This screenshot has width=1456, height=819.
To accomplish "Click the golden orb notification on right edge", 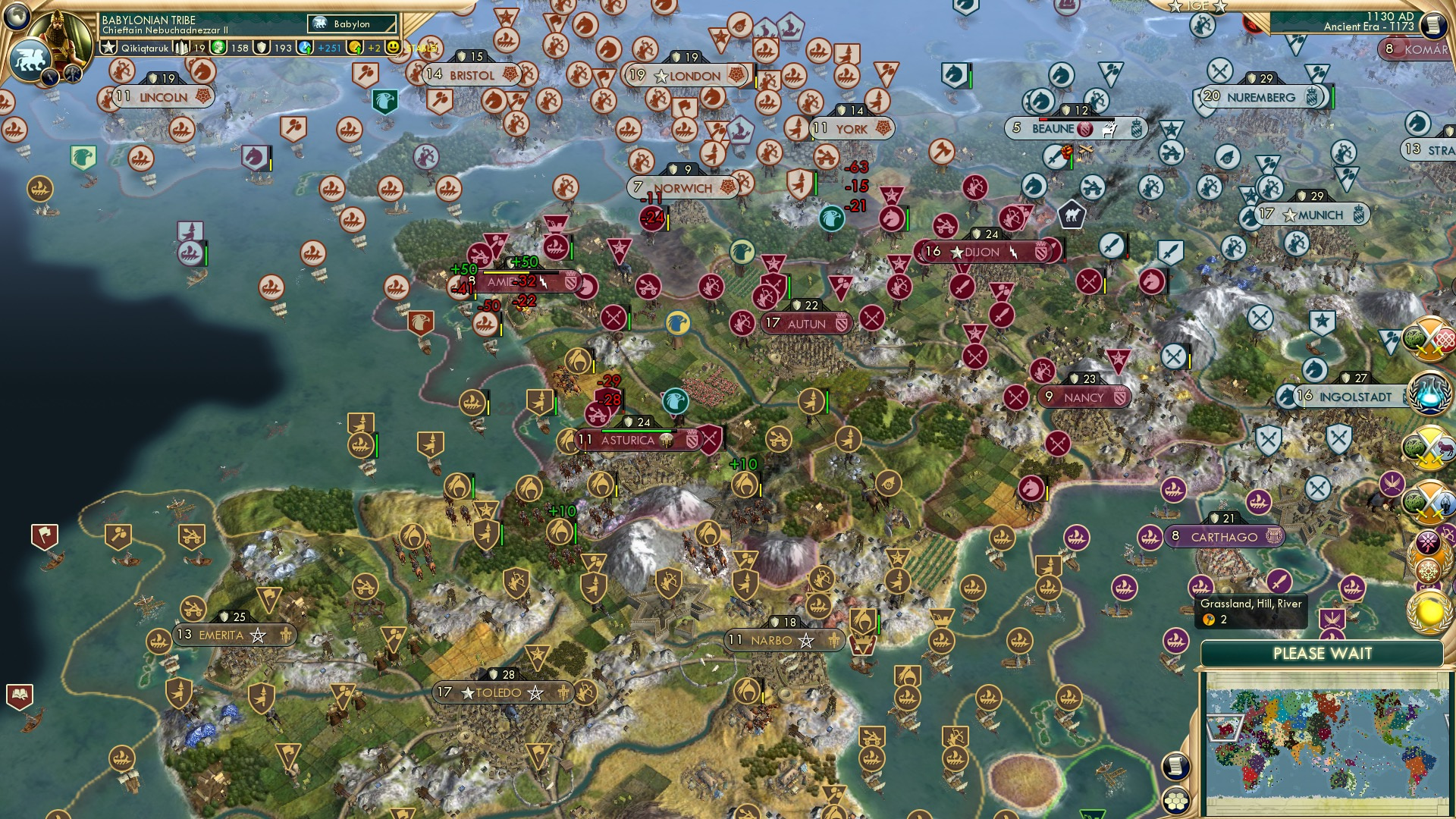I will coord(1429,611).
